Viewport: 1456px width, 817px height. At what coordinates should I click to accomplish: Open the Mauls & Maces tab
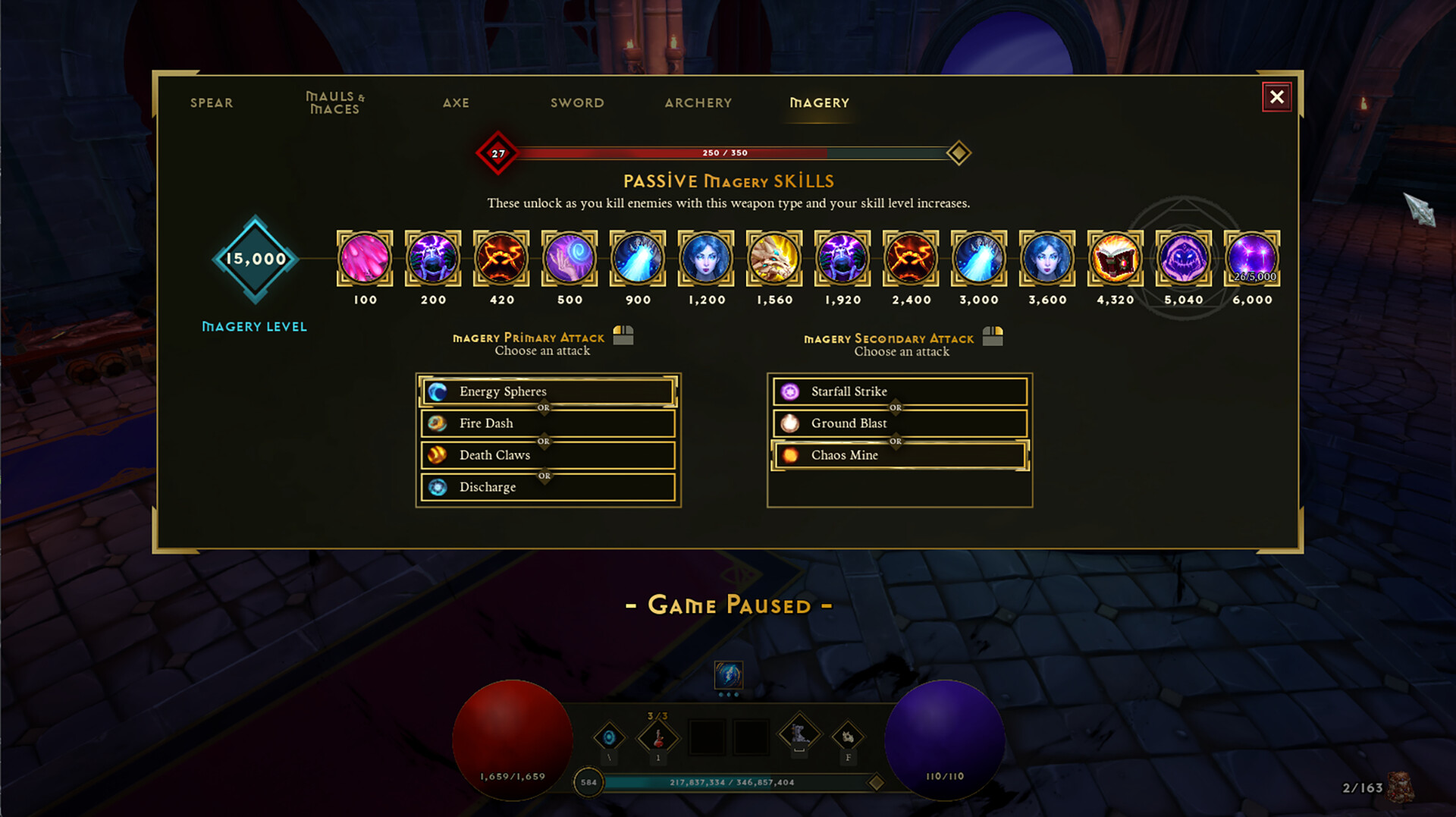(x=334, y=102)
